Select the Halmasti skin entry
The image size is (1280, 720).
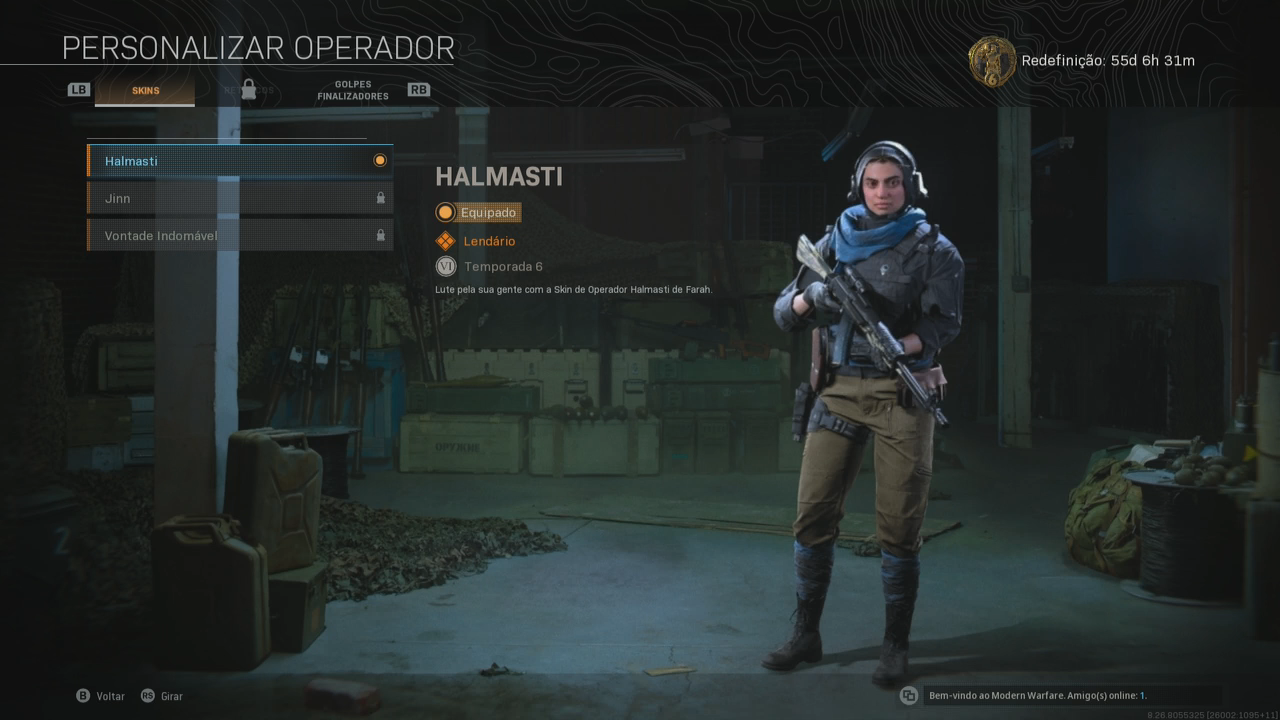point(240,161)
